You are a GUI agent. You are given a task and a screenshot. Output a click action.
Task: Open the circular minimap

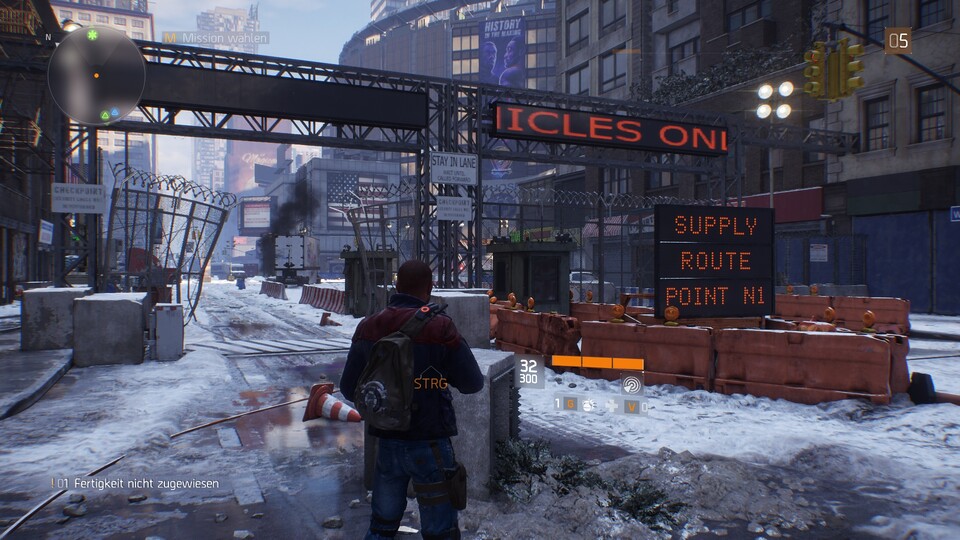[96, 75]
